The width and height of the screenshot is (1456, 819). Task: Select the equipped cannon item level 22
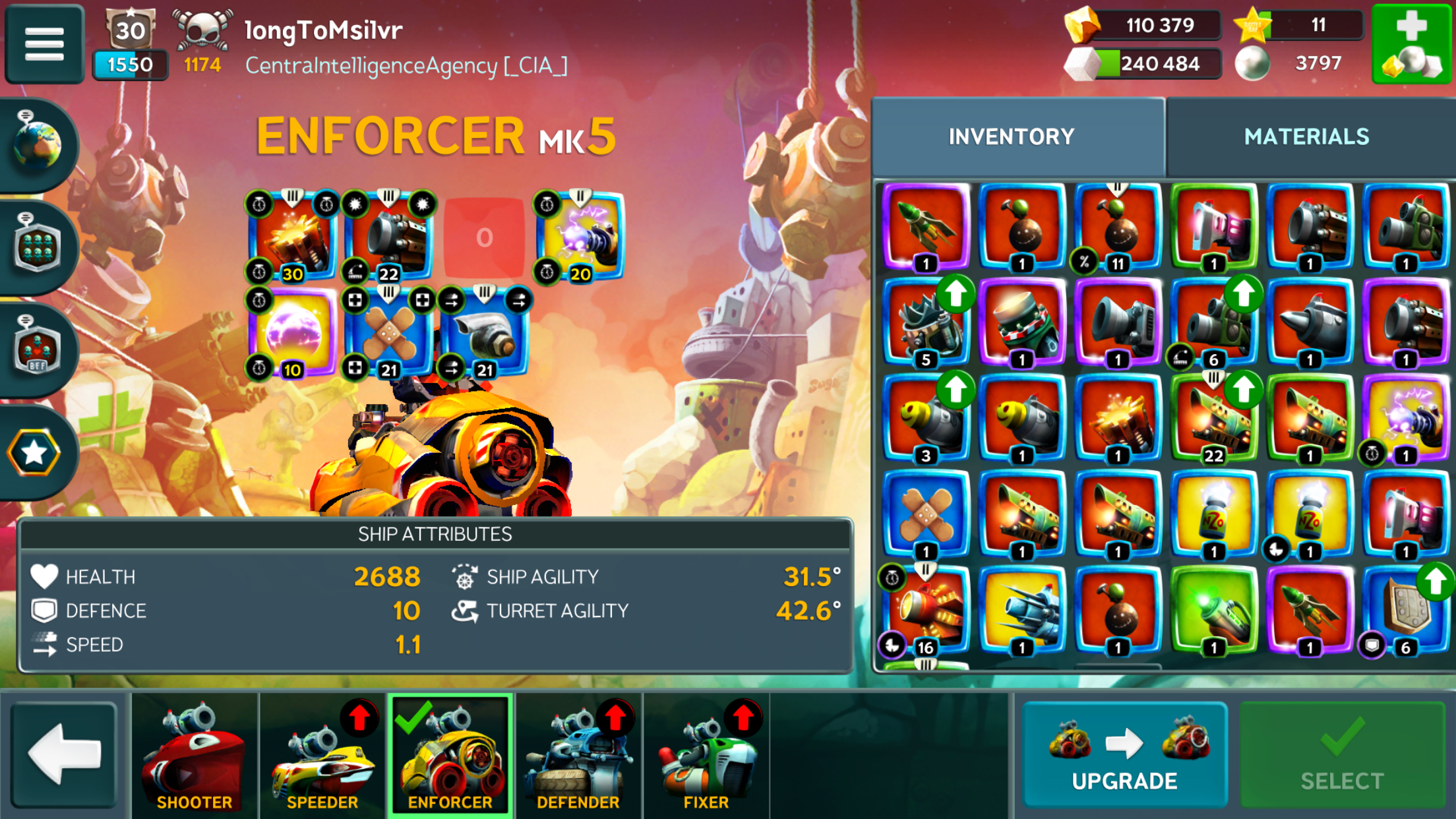[x=388, y=237]
